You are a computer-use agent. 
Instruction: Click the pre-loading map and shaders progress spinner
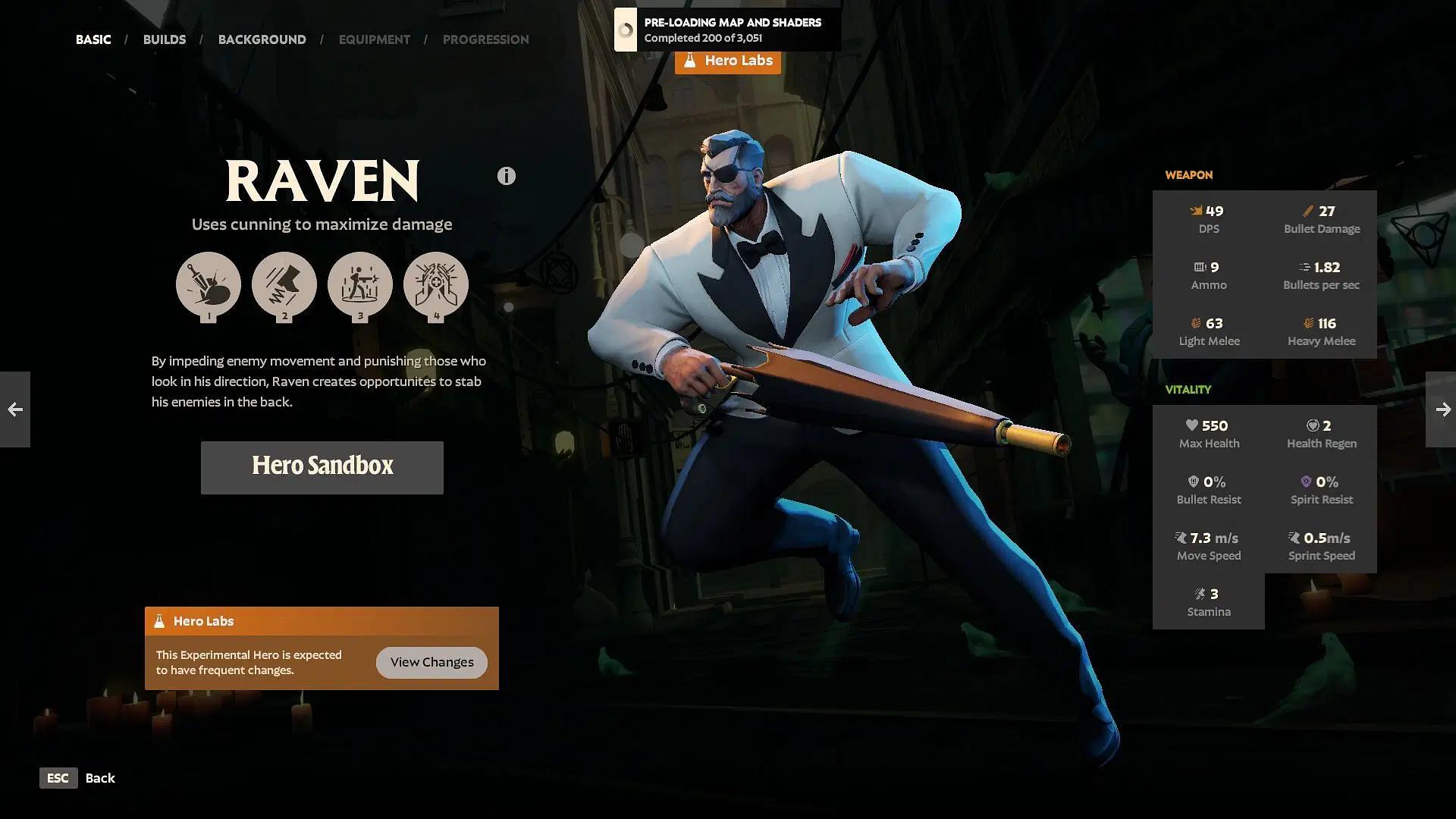point(626,30)
